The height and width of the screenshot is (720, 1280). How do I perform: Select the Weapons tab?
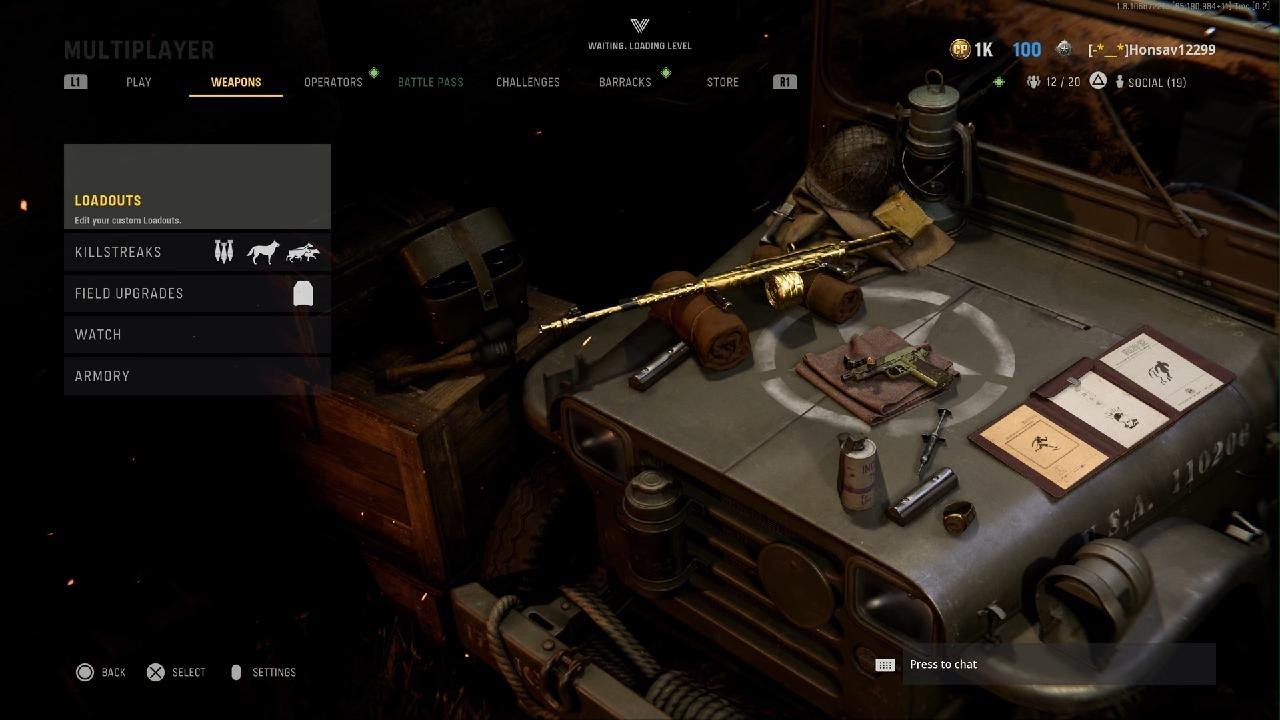236,82
